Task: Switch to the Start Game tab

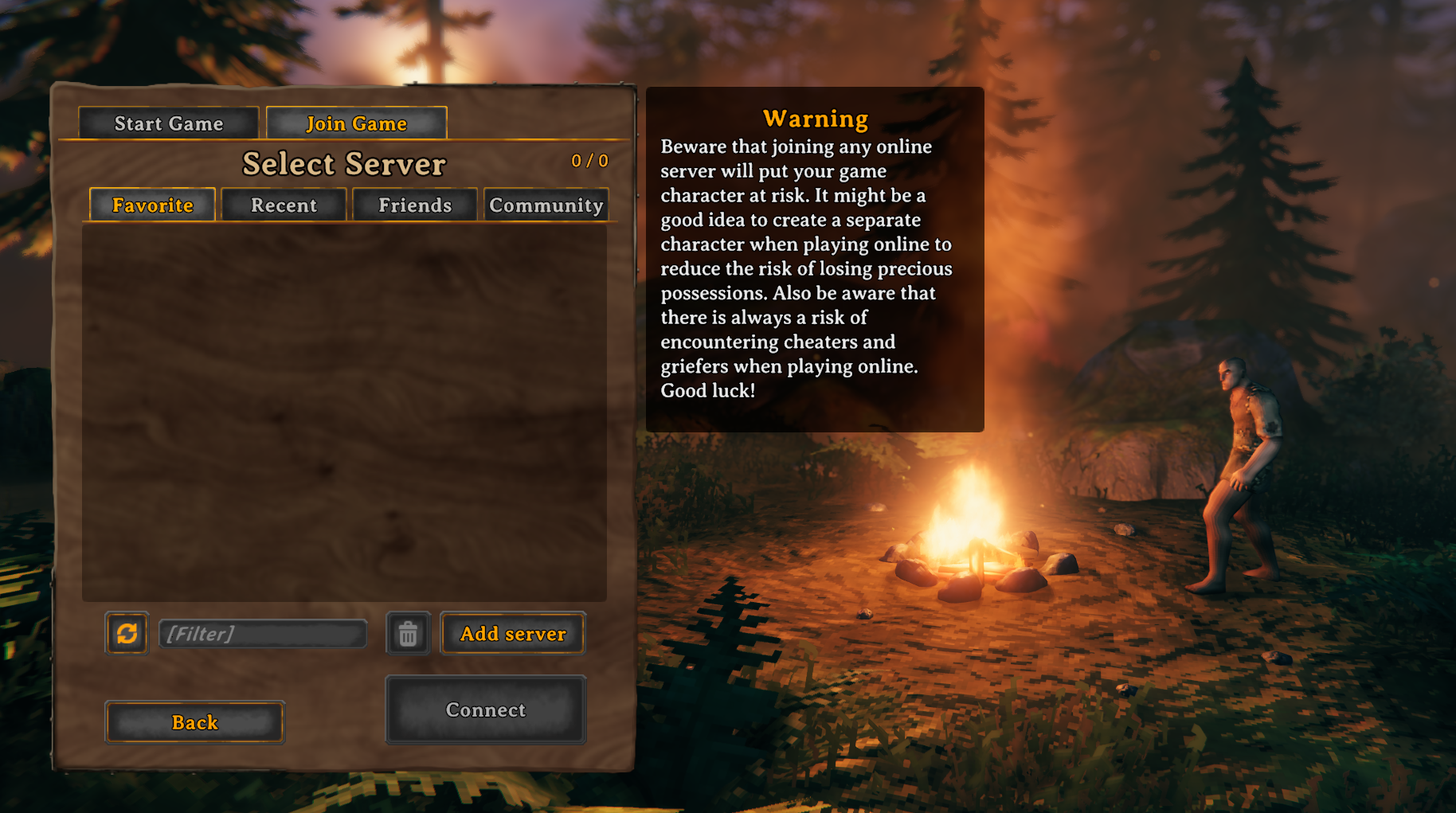Action: click(169, 123)
